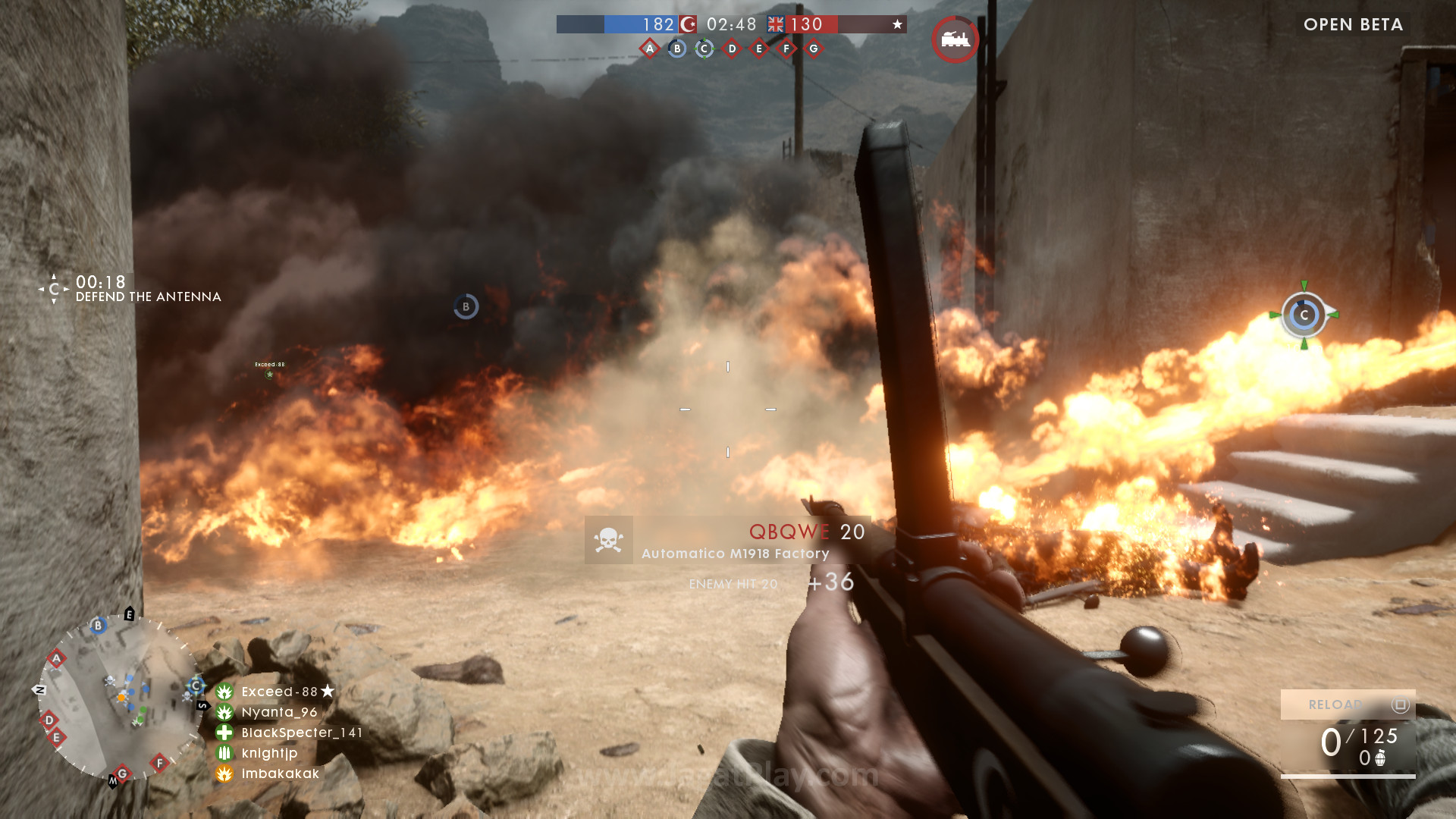Click the grenade icon near ammo counter

point(1381,758)
